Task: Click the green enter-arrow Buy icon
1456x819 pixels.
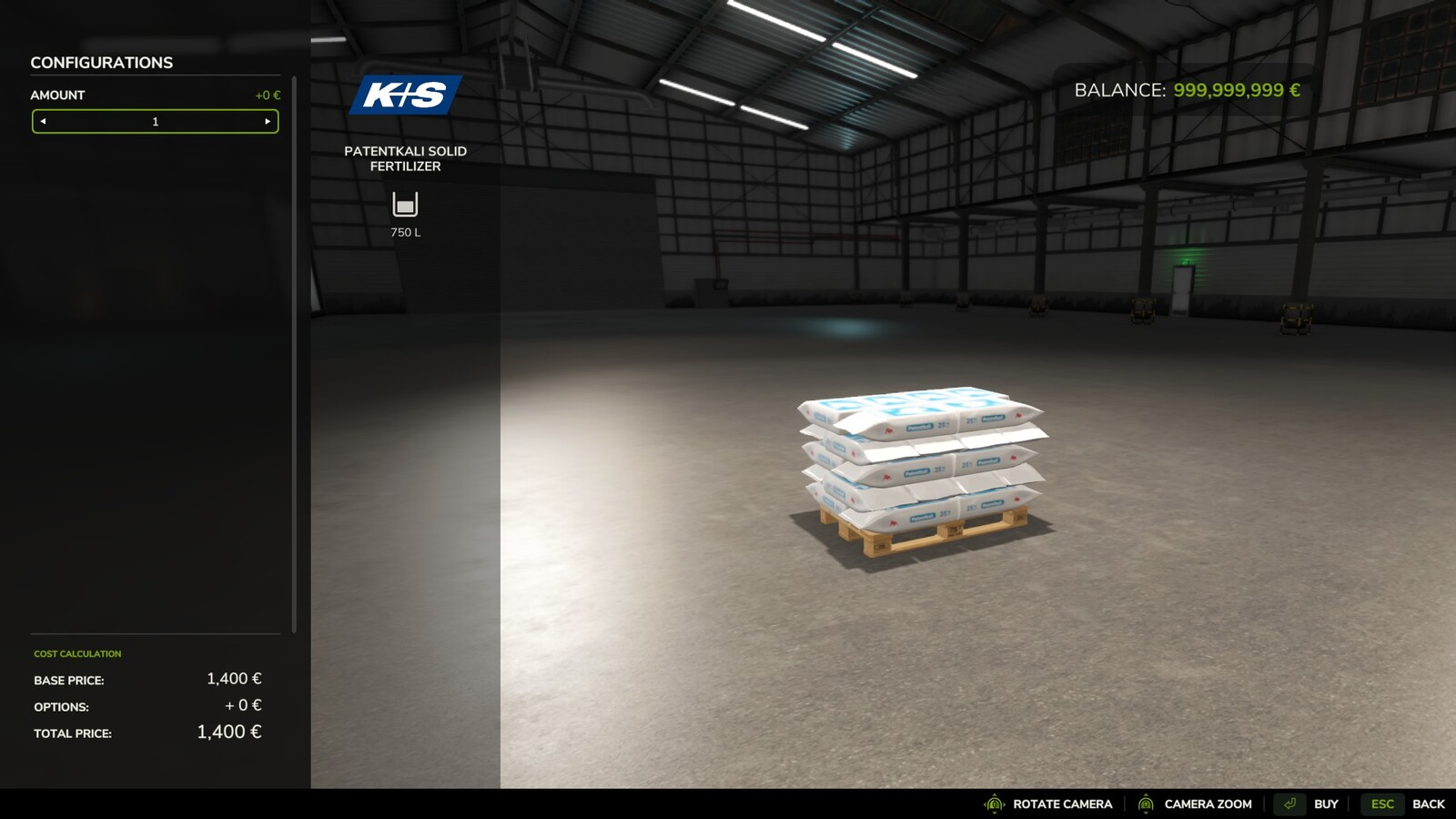Action: 1289,804
